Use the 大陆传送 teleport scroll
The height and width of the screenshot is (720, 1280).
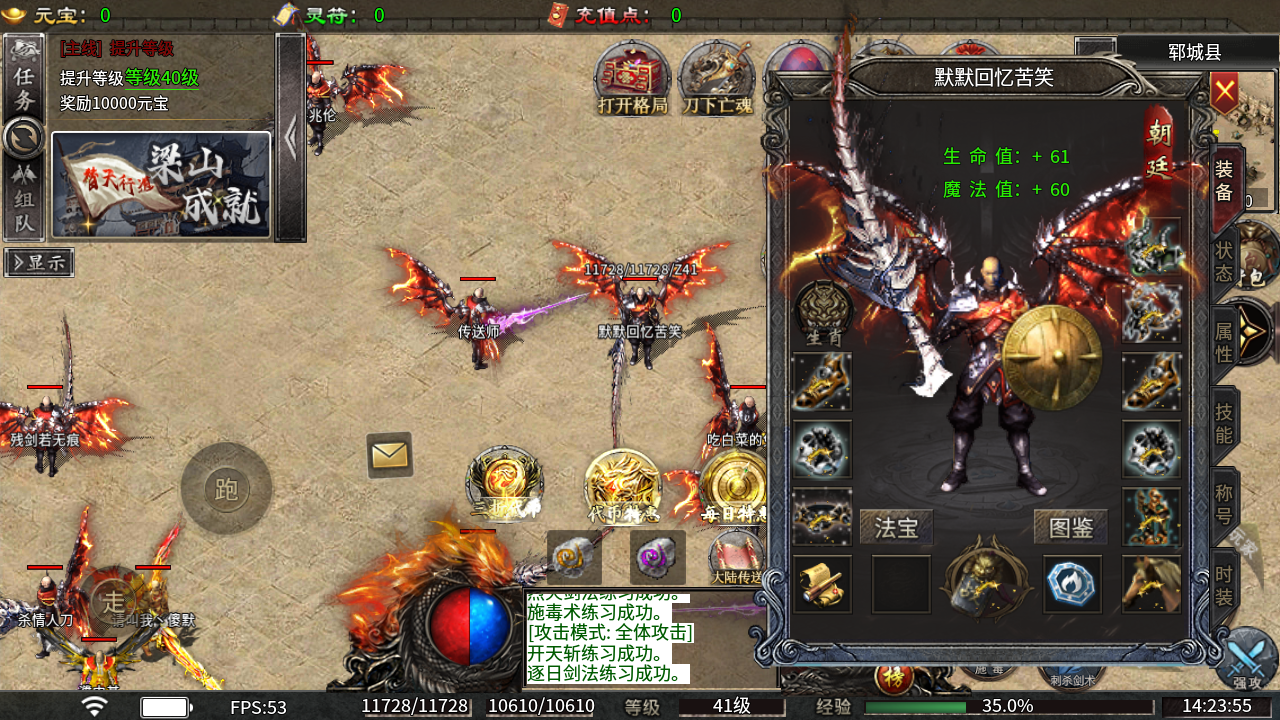pos(736,558)
